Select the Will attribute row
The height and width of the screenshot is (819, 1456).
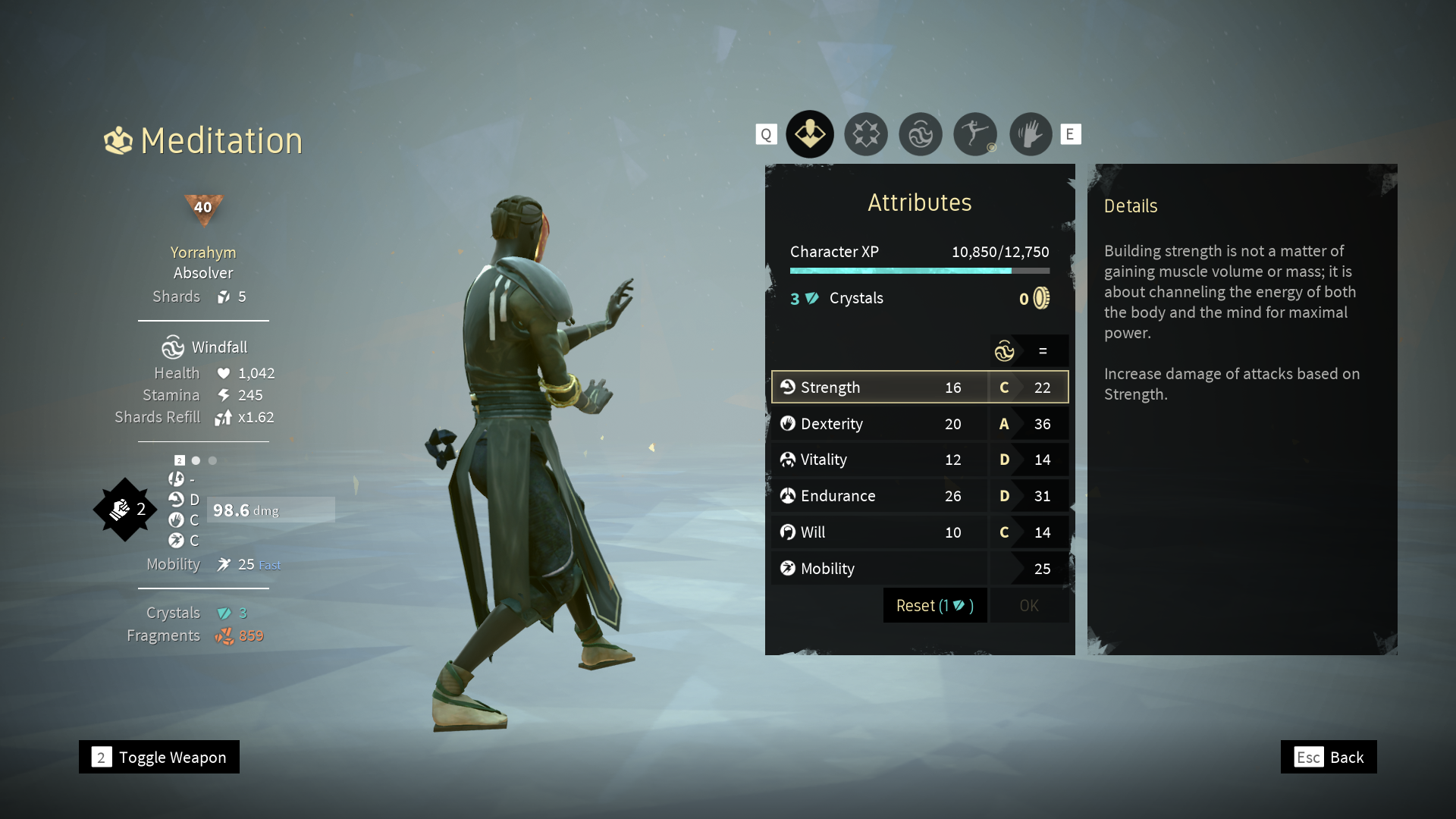[919, 532]
